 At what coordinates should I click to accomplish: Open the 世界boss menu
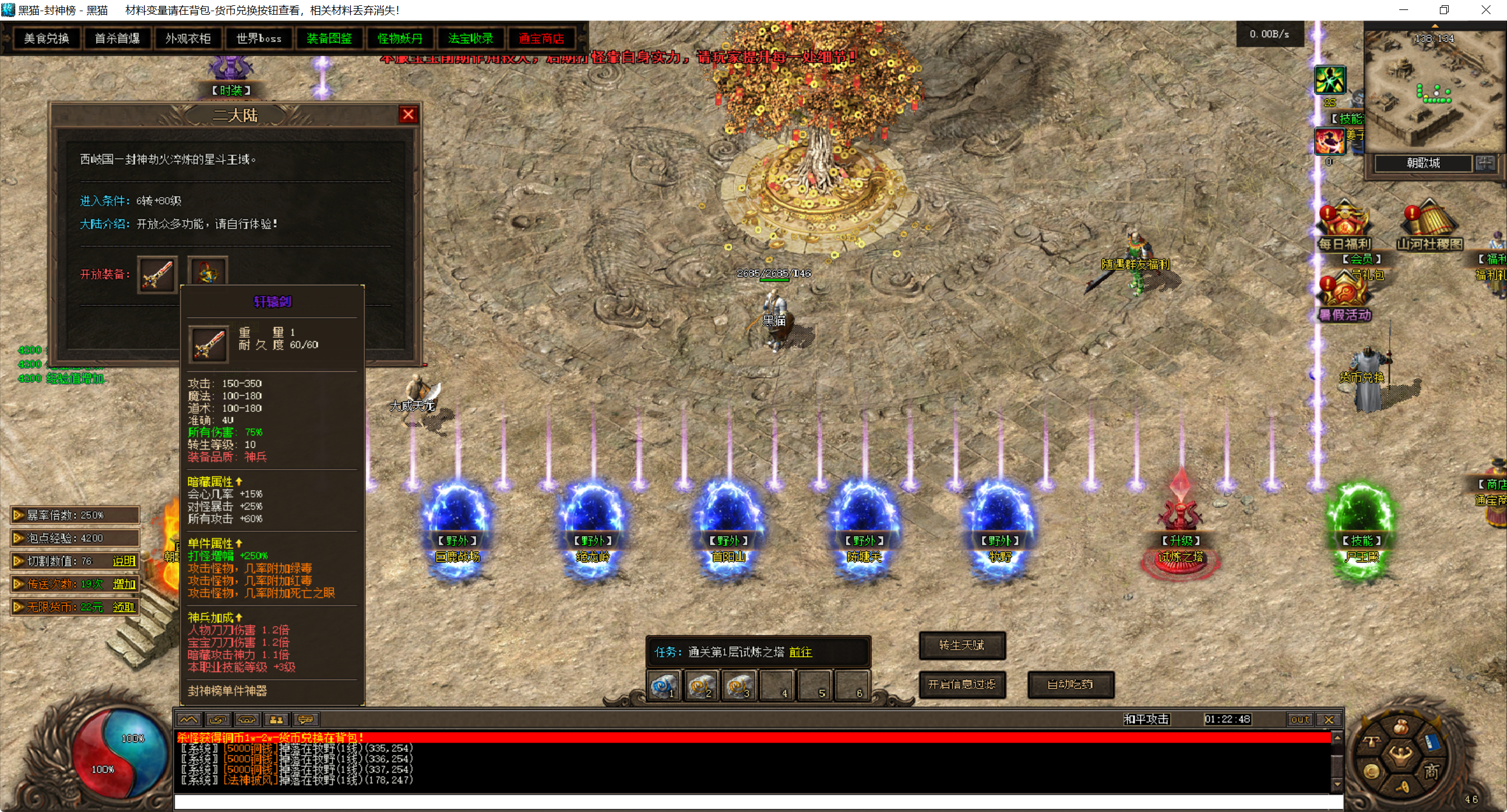click(258, 39)
